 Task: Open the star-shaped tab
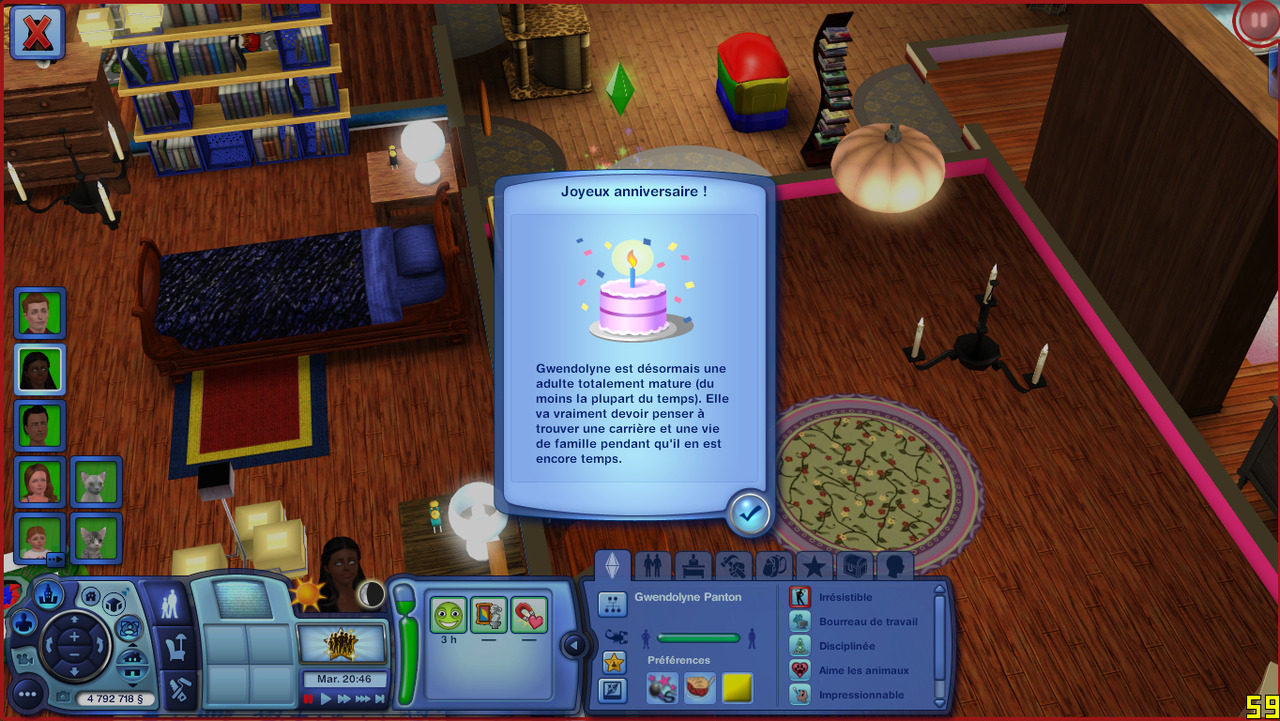(x=814, y=567)
